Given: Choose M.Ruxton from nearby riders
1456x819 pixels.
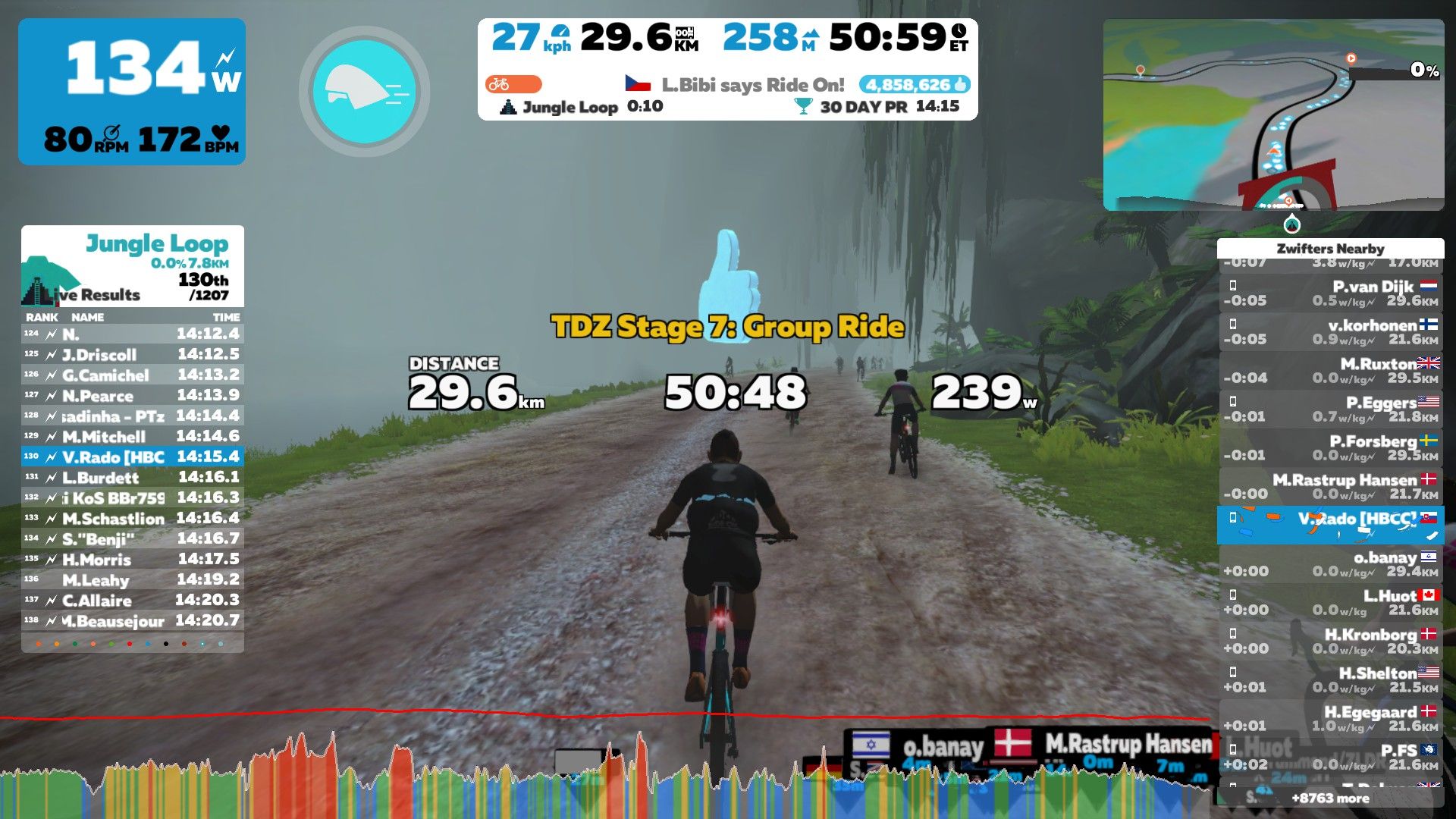Looking at the screenshot, I should click(1330, 370).
